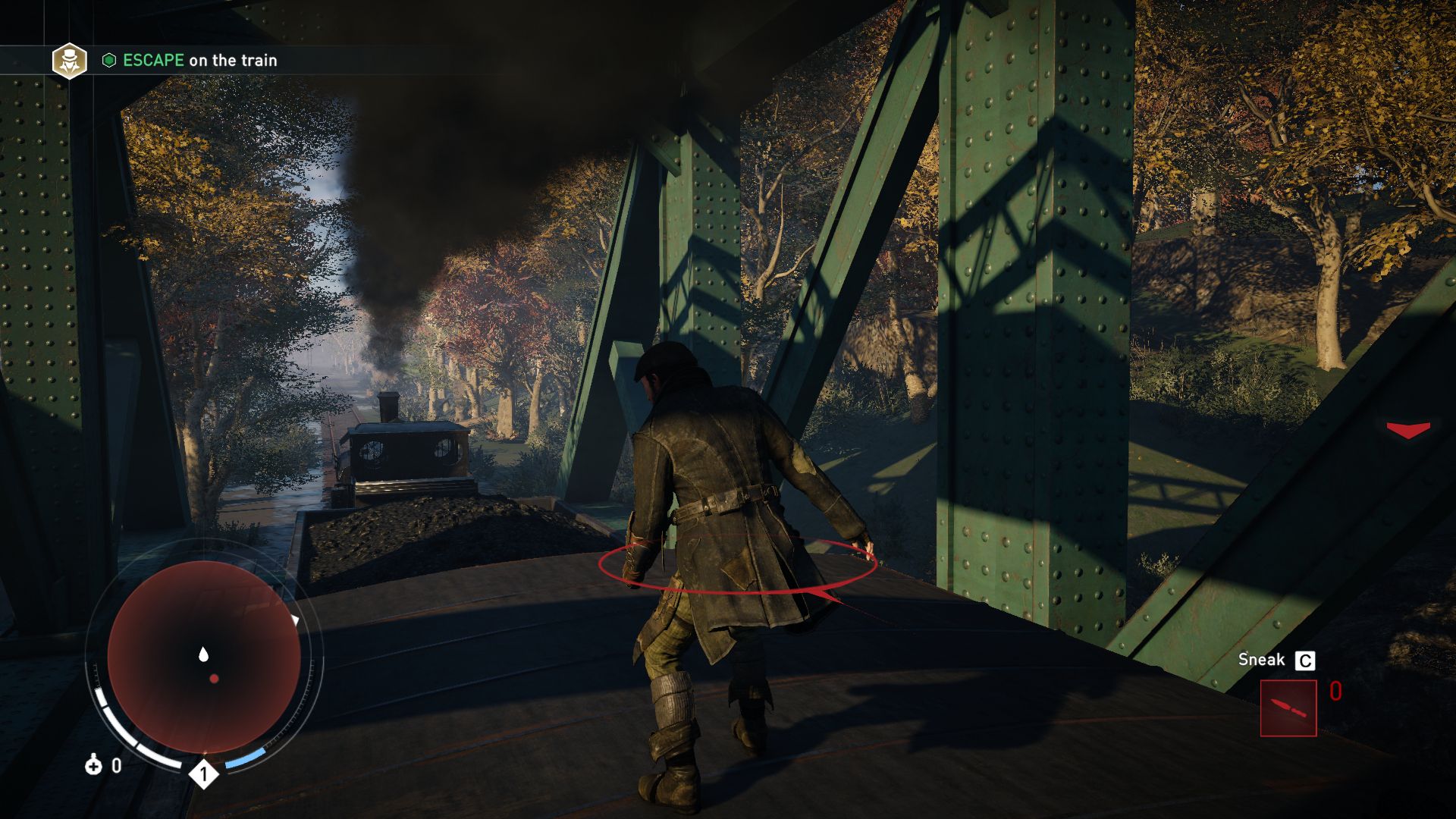Click the Escape on the train objective
The height and width of the screenshot is (819, 1456).
coord(199,61)
